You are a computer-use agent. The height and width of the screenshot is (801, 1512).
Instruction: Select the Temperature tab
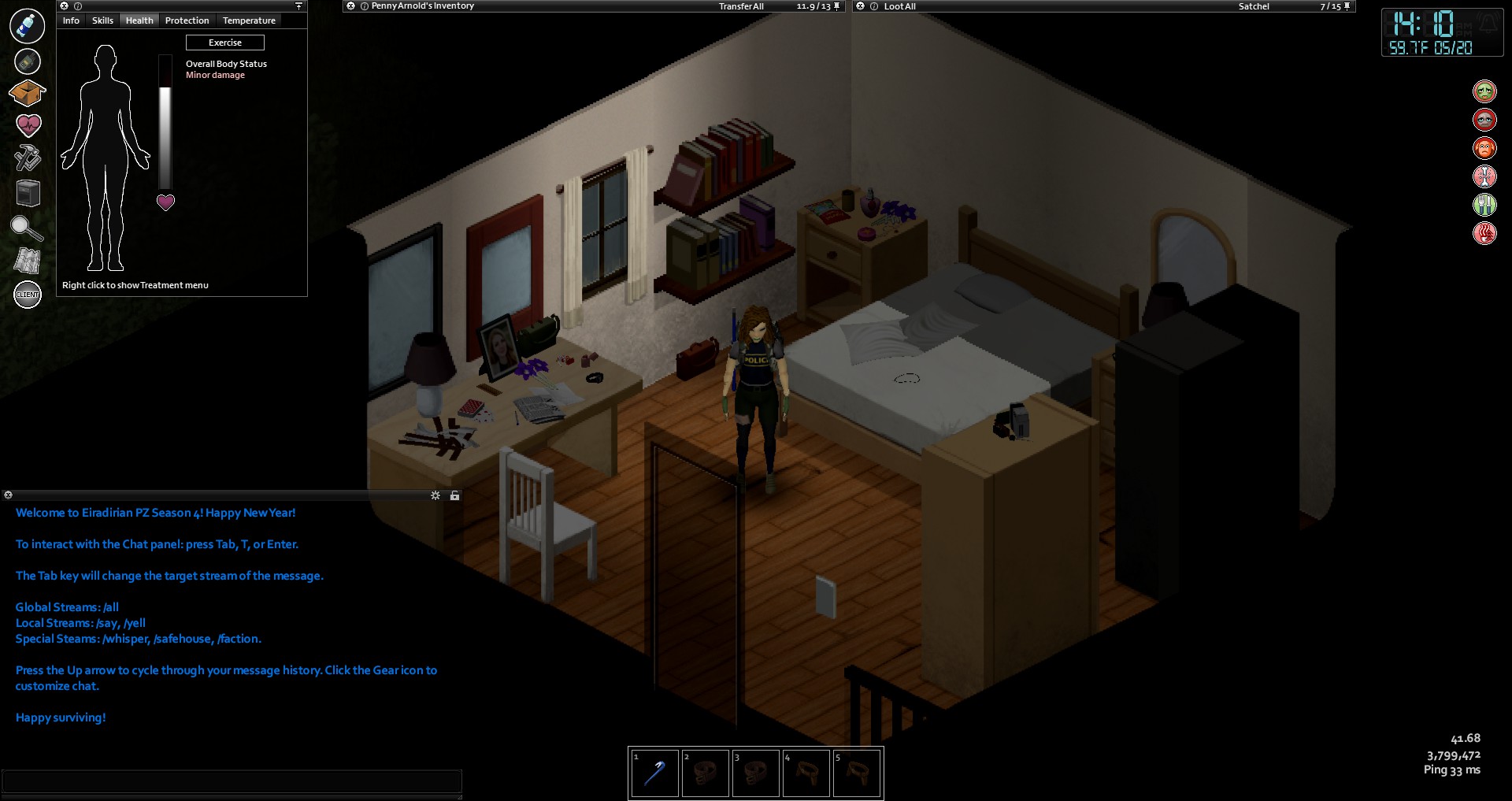249,20
